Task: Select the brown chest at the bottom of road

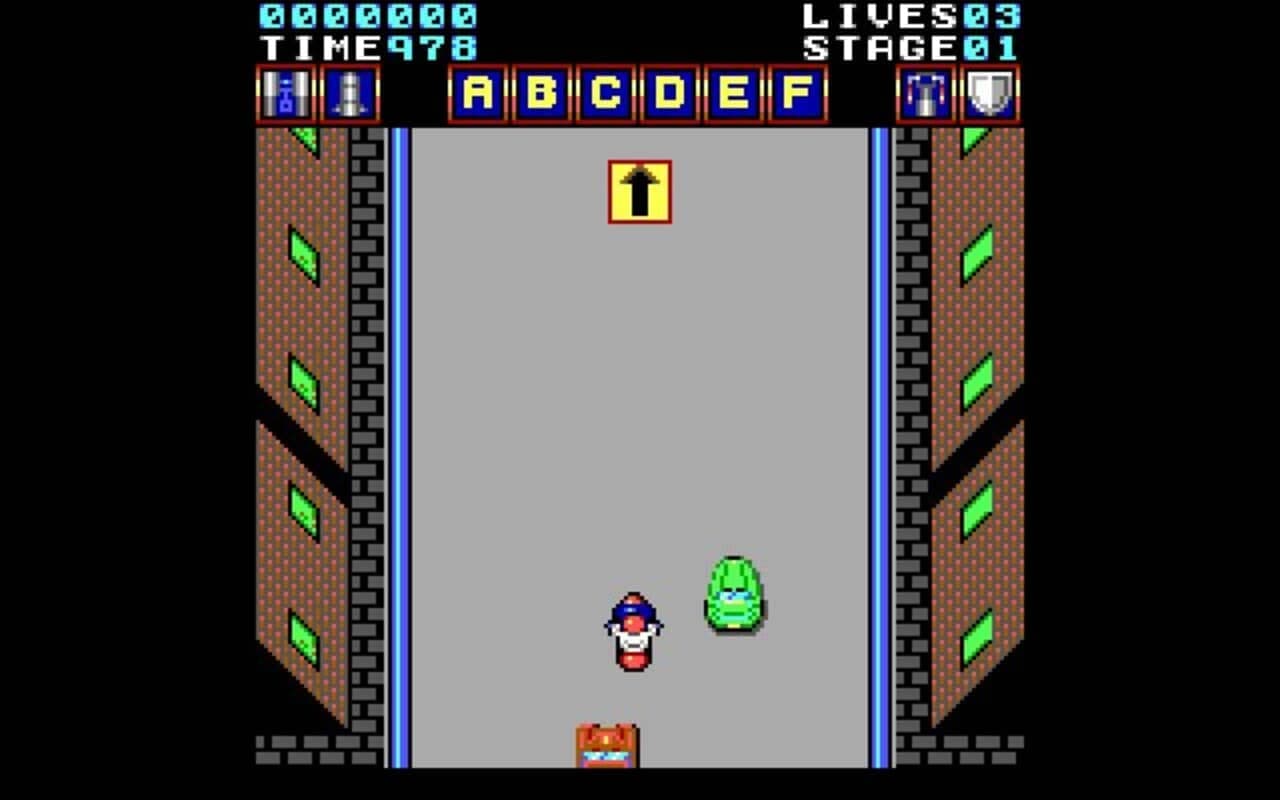Action: (x=604, y=743)
